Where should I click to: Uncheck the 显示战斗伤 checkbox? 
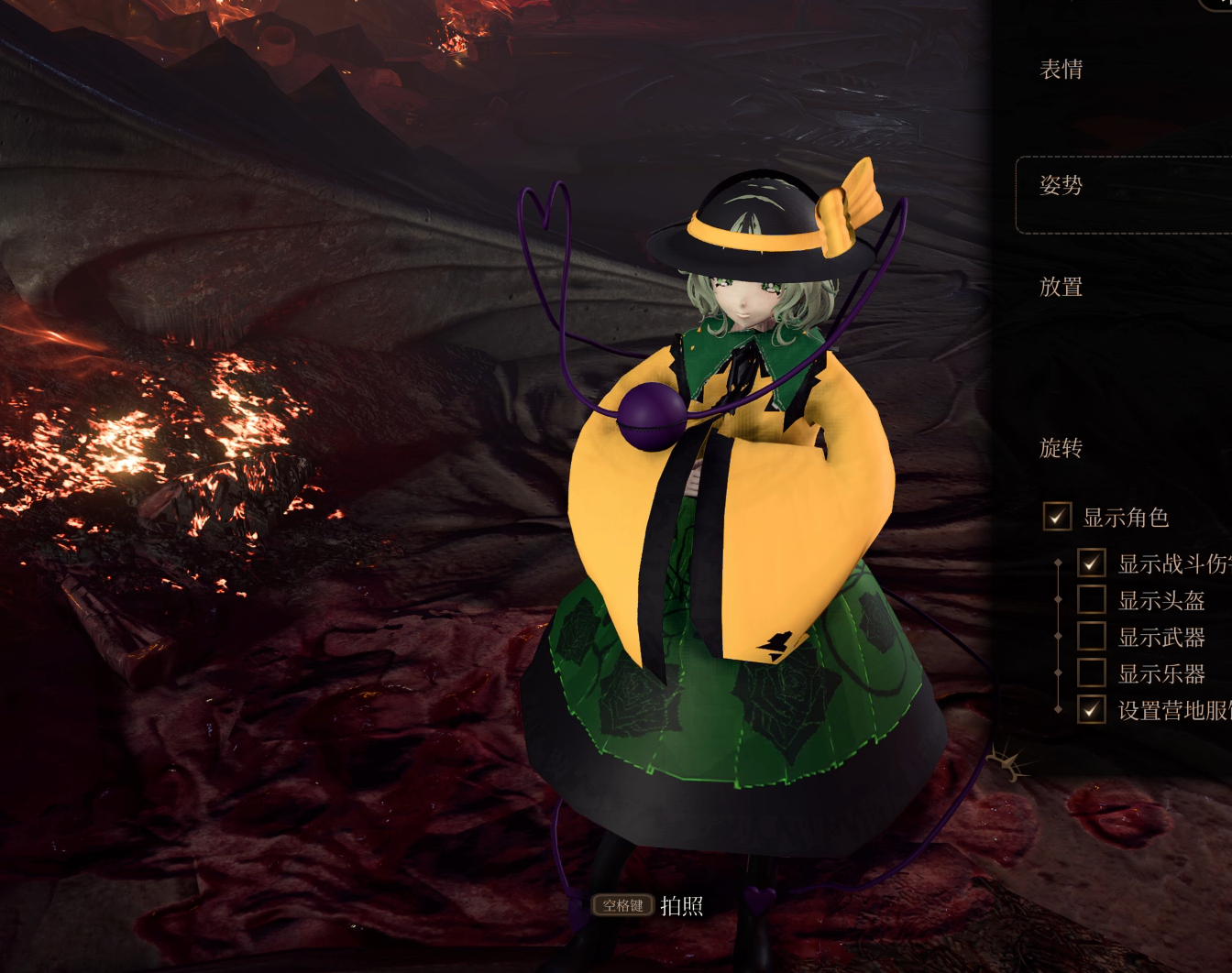1091,563
